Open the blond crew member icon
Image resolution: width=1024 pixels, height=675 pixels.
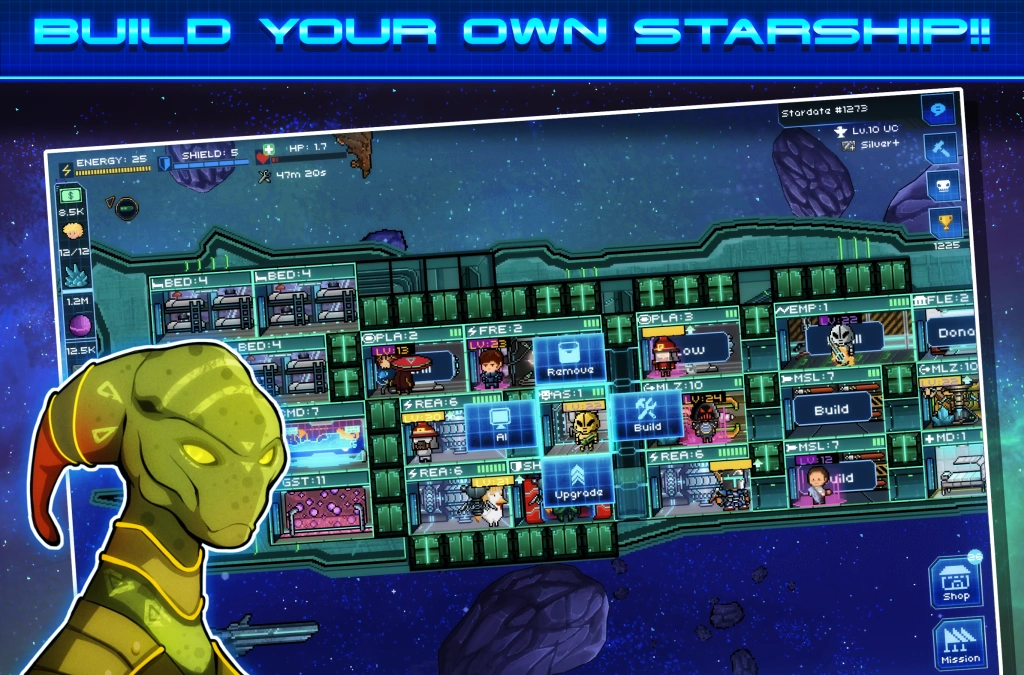[x=74, y=232]
